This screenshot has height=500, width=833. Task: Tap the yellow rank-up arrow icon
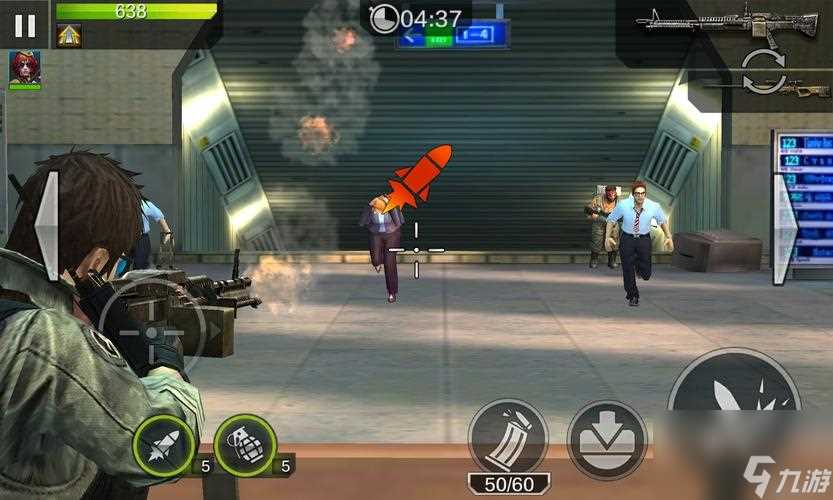pos(69,36)
